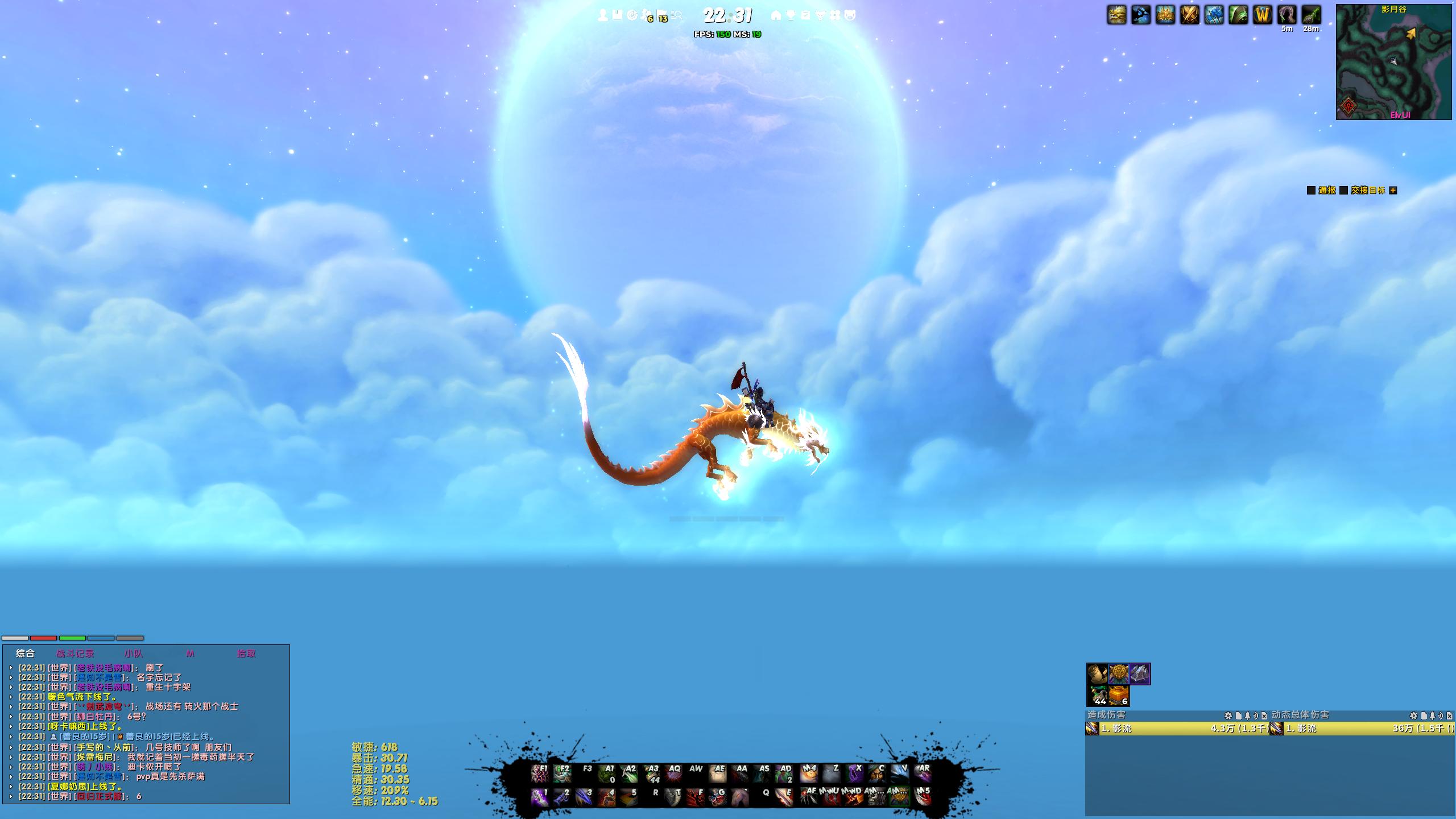Activate the F1 action bar ability
This screenshot has height=819, width=1456.
tap(539, 773)
